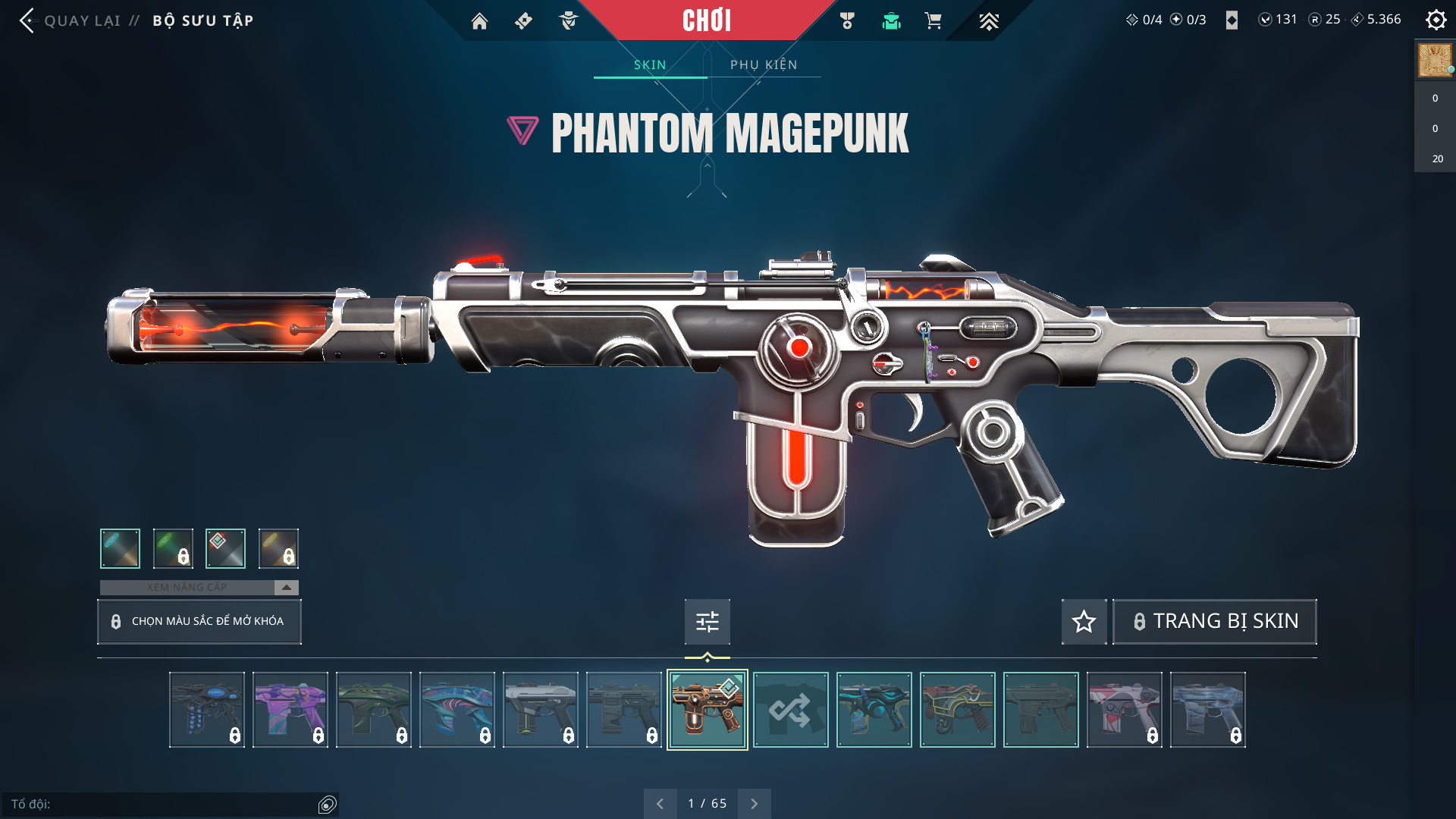Open the filter sliders button

click(x=707, y=622)
